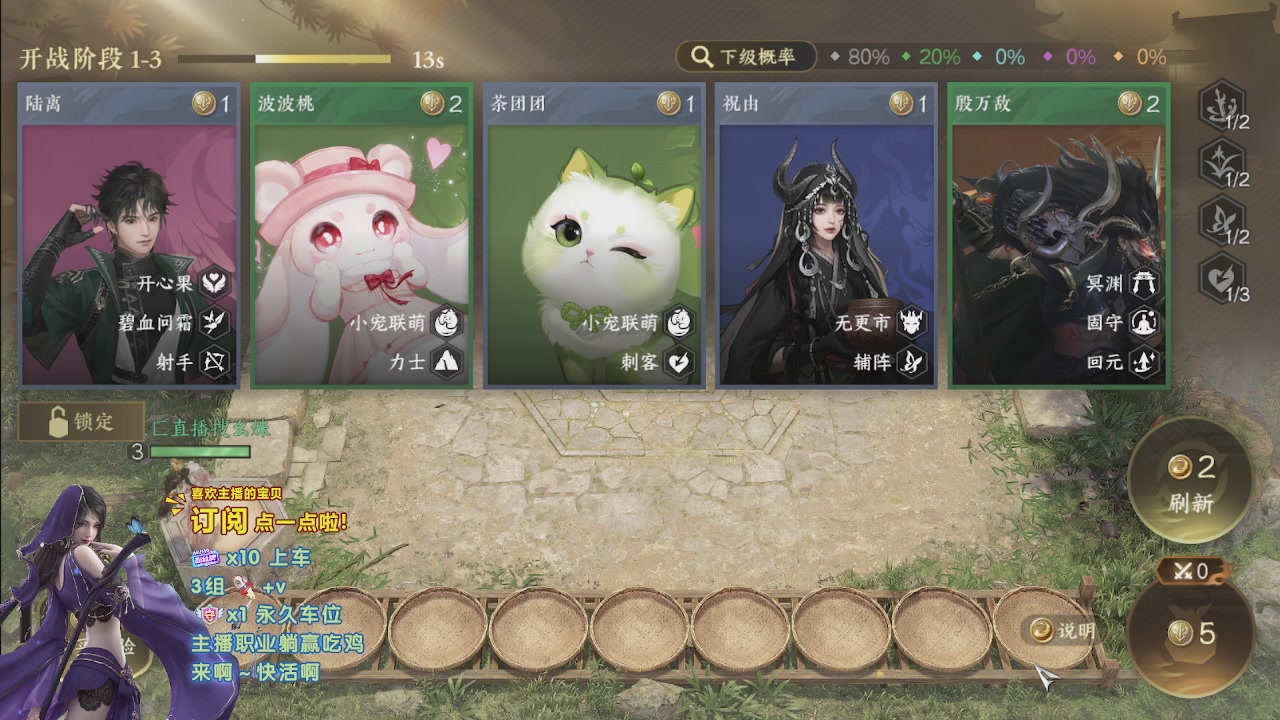Open the 1/3 synergy tracker icon
Screen dimensions: 1280x720
(1222, 278)
